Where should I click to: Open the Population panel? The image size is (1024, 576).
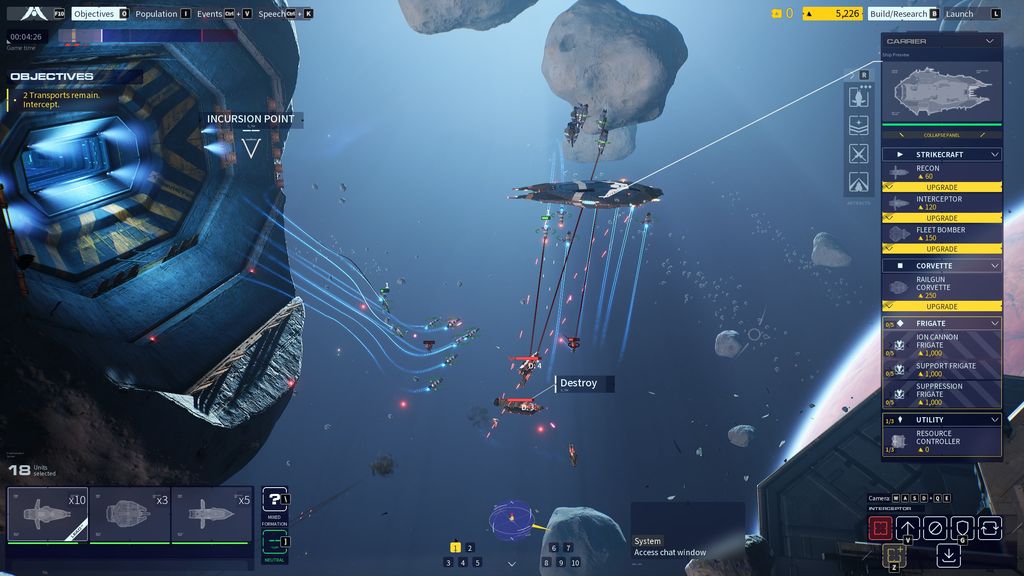(156, 14)
